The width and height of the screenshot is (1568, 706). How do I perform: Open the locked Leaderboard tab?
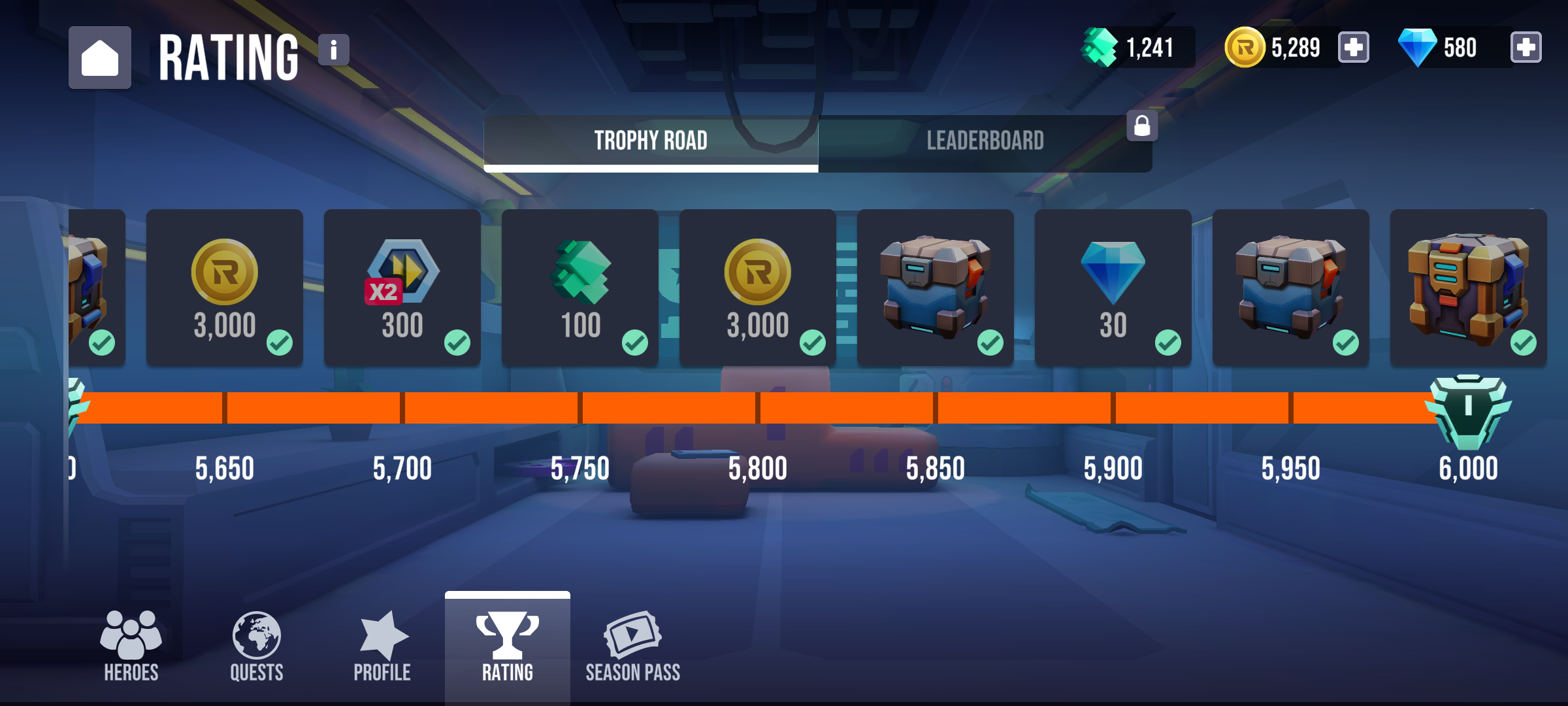[987, 139]
